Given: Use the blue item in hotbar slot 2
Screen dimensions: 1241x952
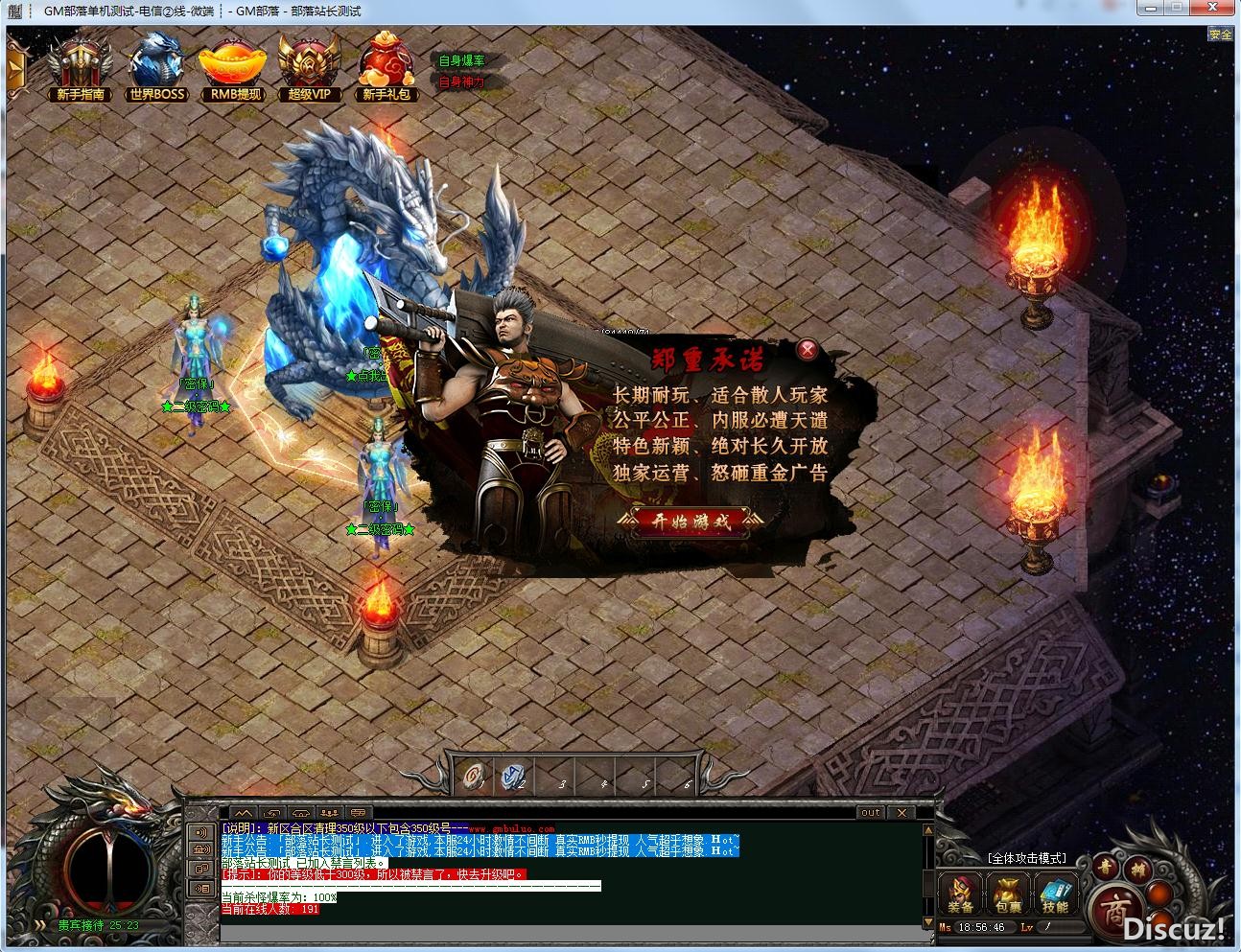Looking at the screenshot, I should pyautogui.click(x=515, y=775).
